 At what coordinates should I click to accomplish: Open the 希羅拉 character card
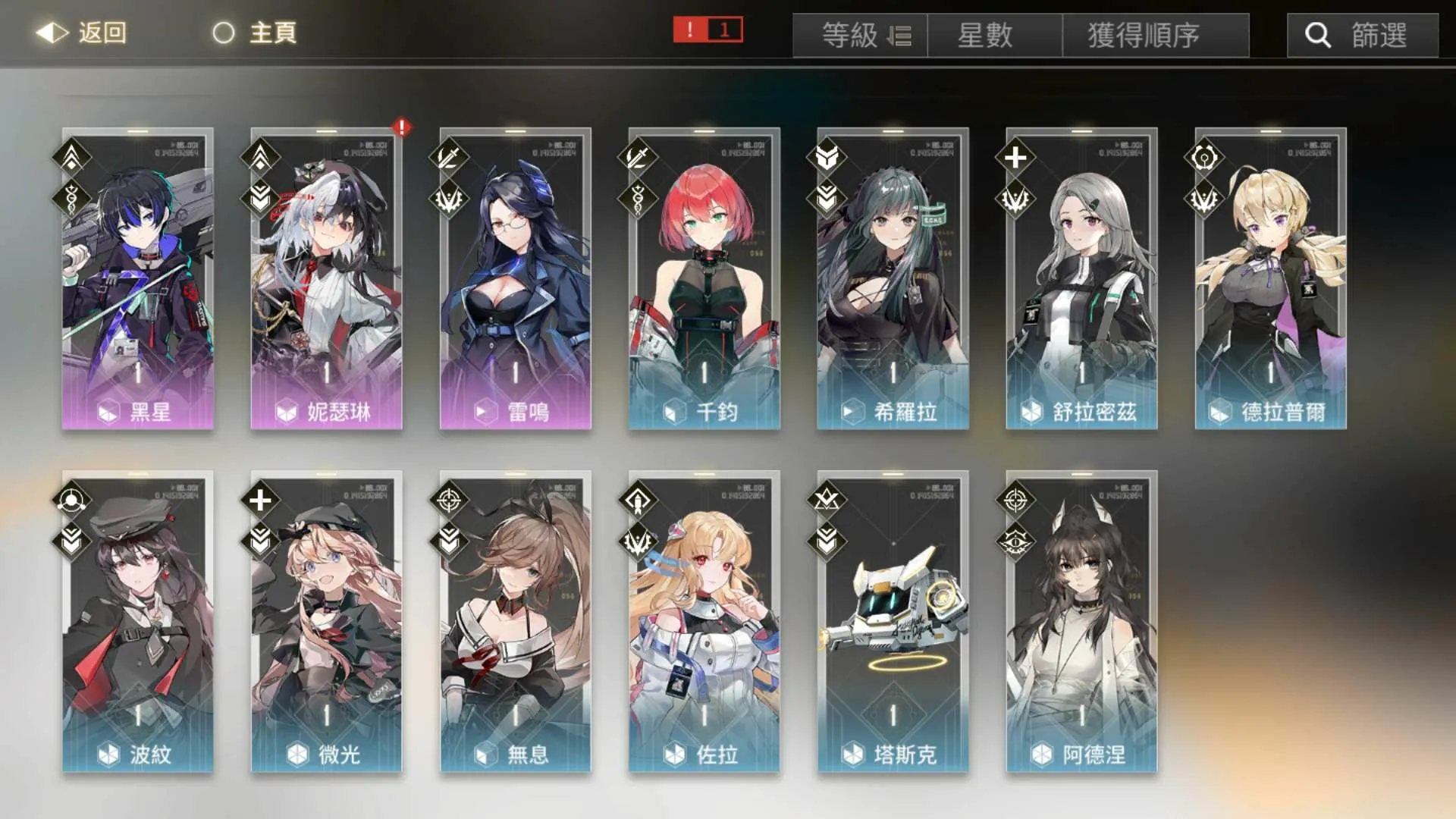tap(893, 278)
